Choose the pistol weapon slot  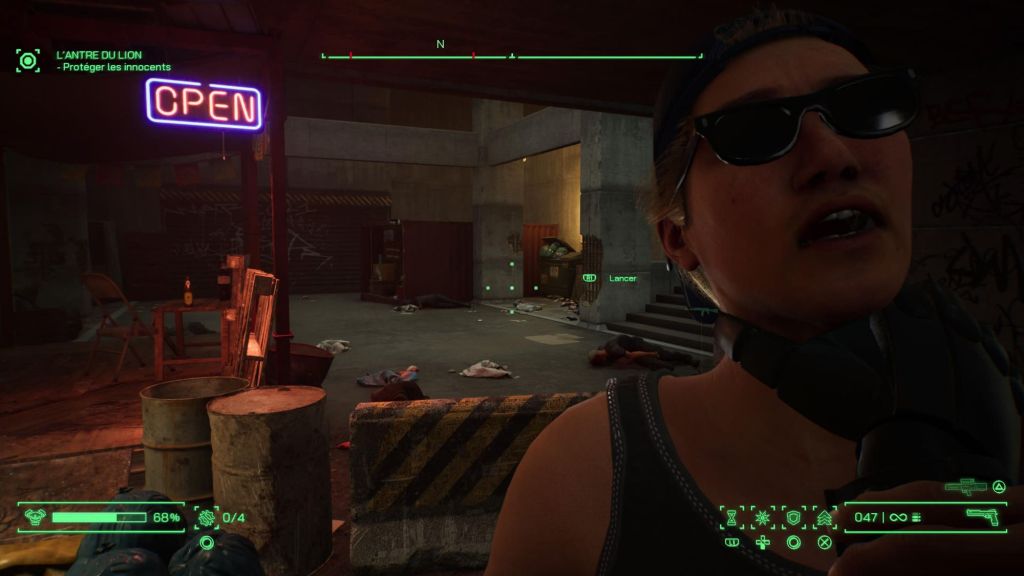982,516
